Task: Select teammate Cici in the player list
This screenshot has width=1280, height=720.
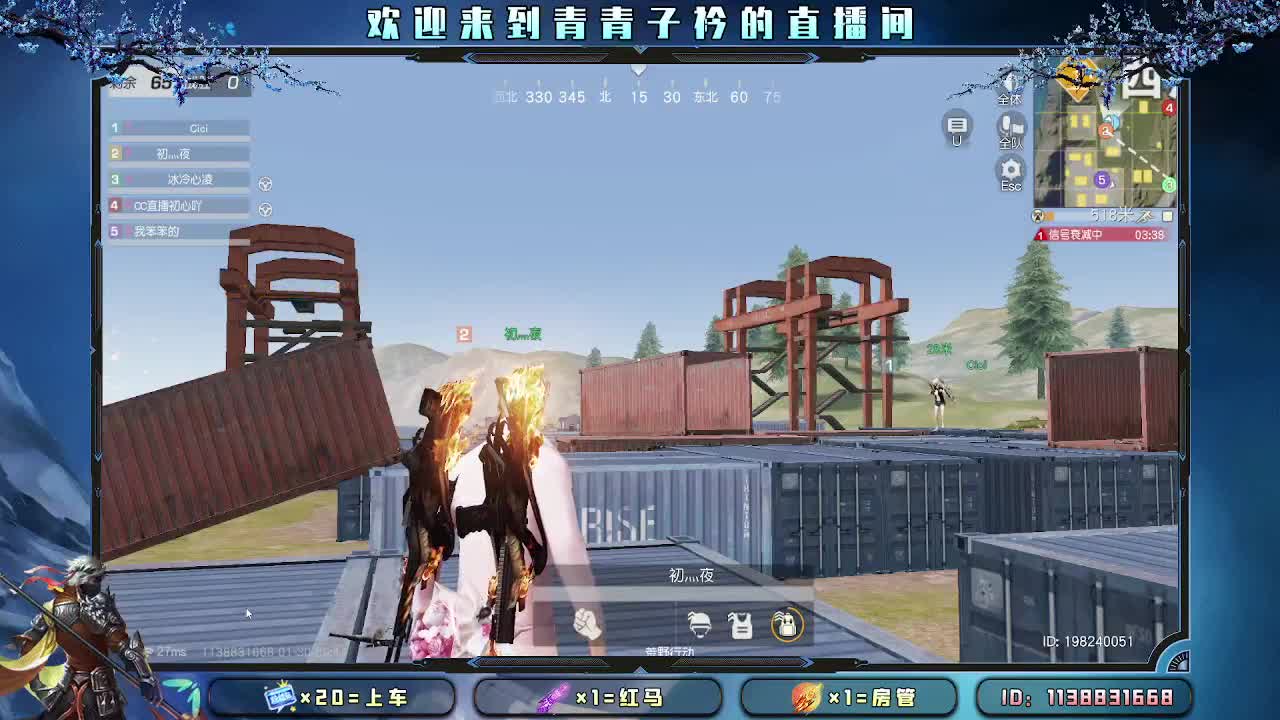Action: point(178,128)
